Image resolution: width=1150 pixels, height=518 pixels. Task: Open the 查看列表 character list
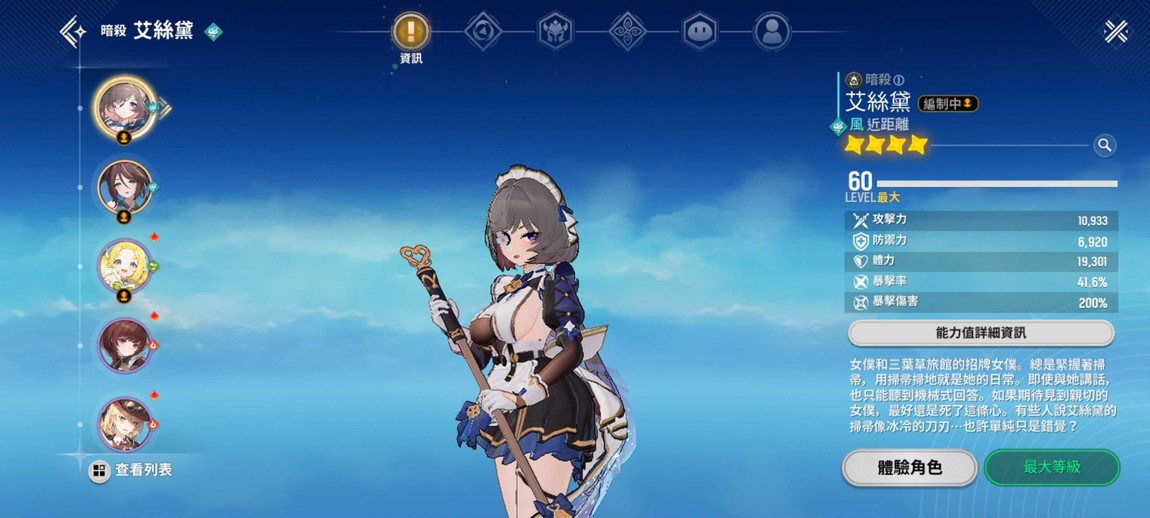[131, 470]
